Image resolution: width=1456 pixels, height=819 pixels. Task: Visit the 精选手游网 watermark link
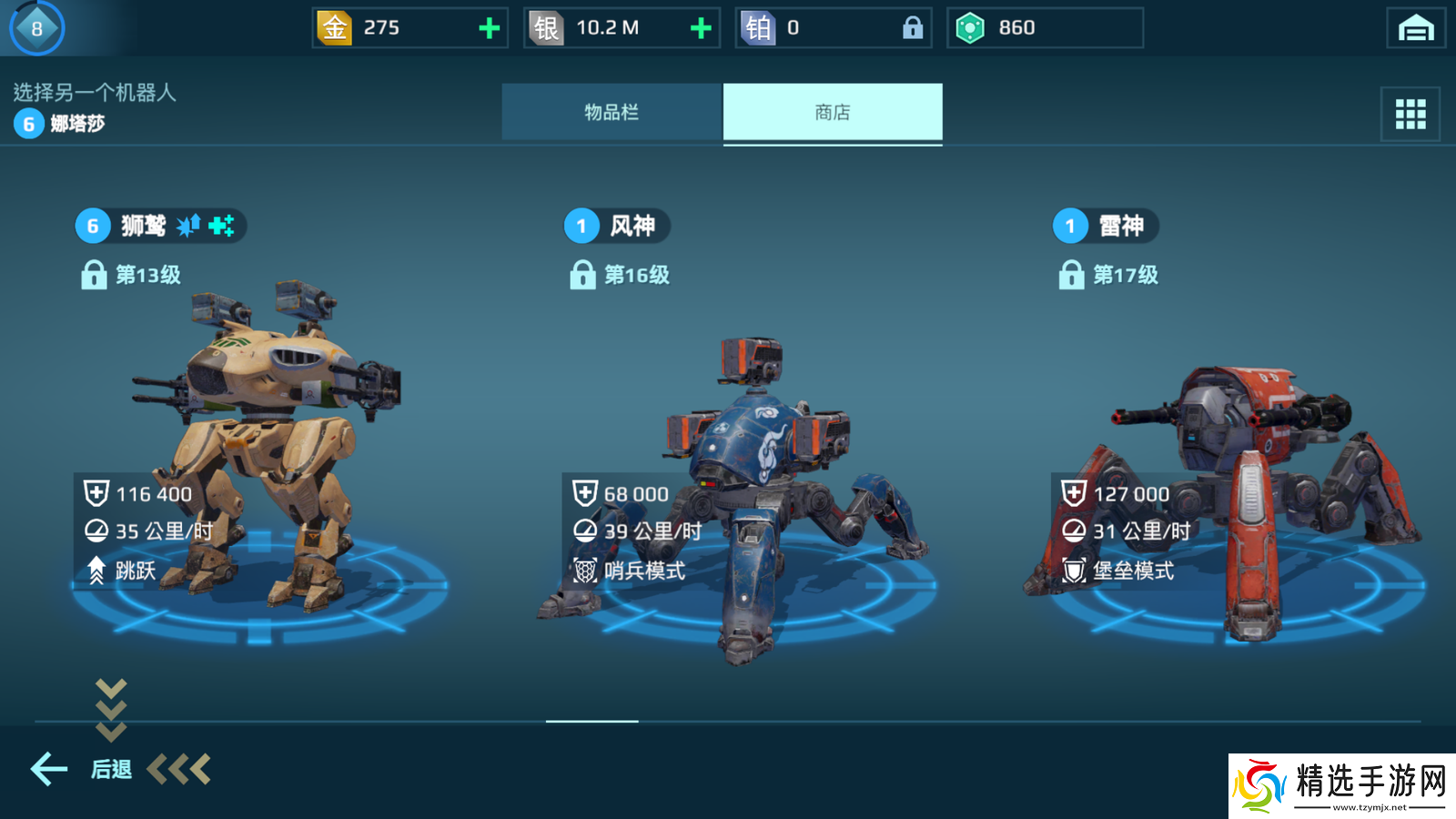[1342, 785]
